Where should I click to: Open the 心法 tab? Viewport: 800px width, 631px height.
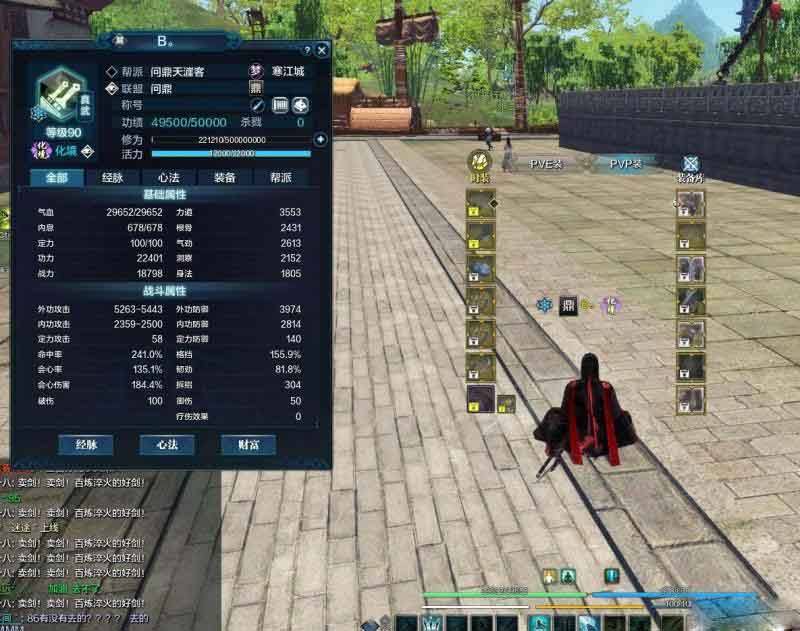pos(168,177)
